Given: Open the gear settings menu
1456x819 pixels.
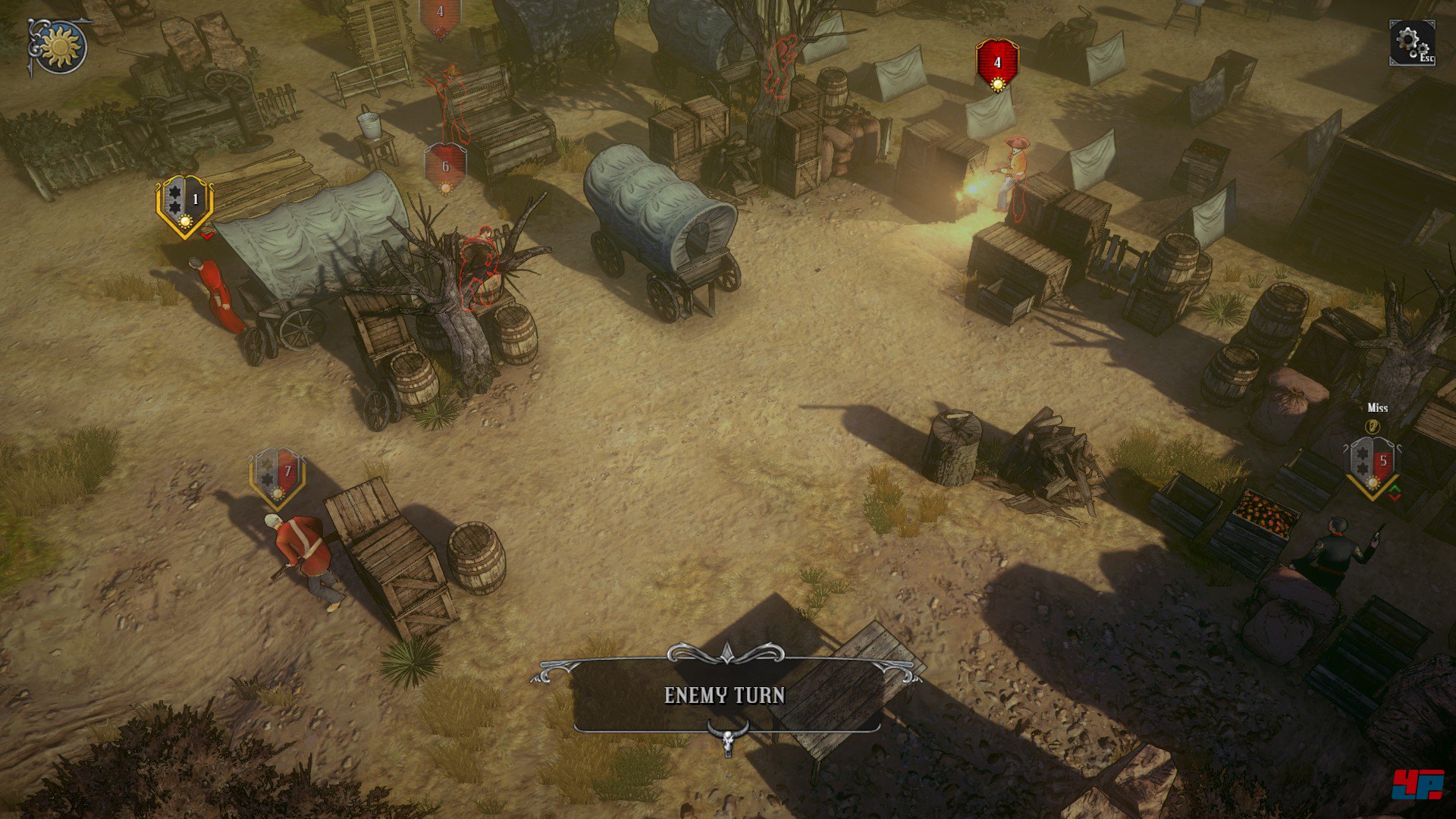Looking at the screenshot, I should (x=1411, y=42).
